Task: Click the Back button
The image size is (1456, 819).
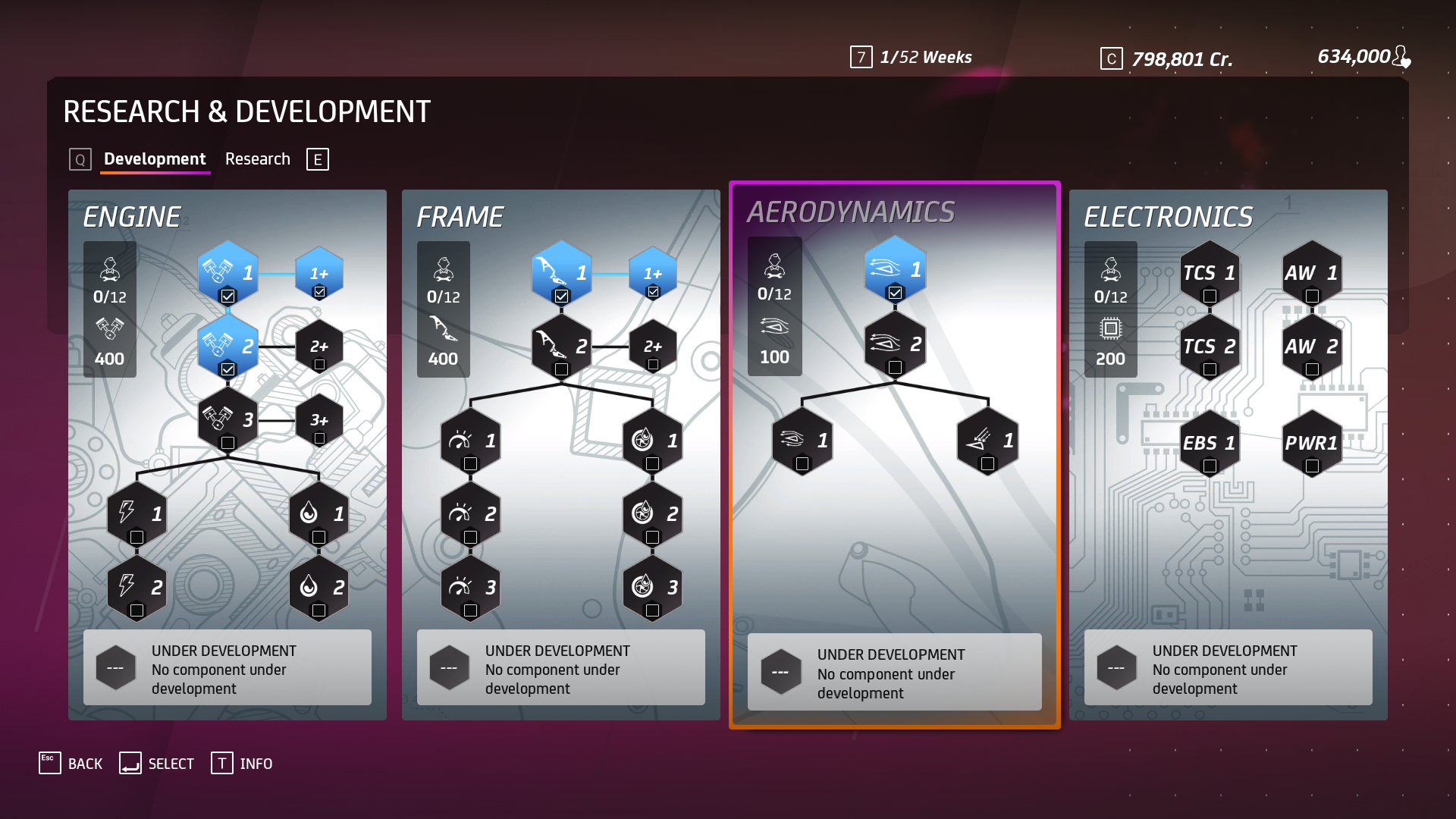Action: point(71,764)
